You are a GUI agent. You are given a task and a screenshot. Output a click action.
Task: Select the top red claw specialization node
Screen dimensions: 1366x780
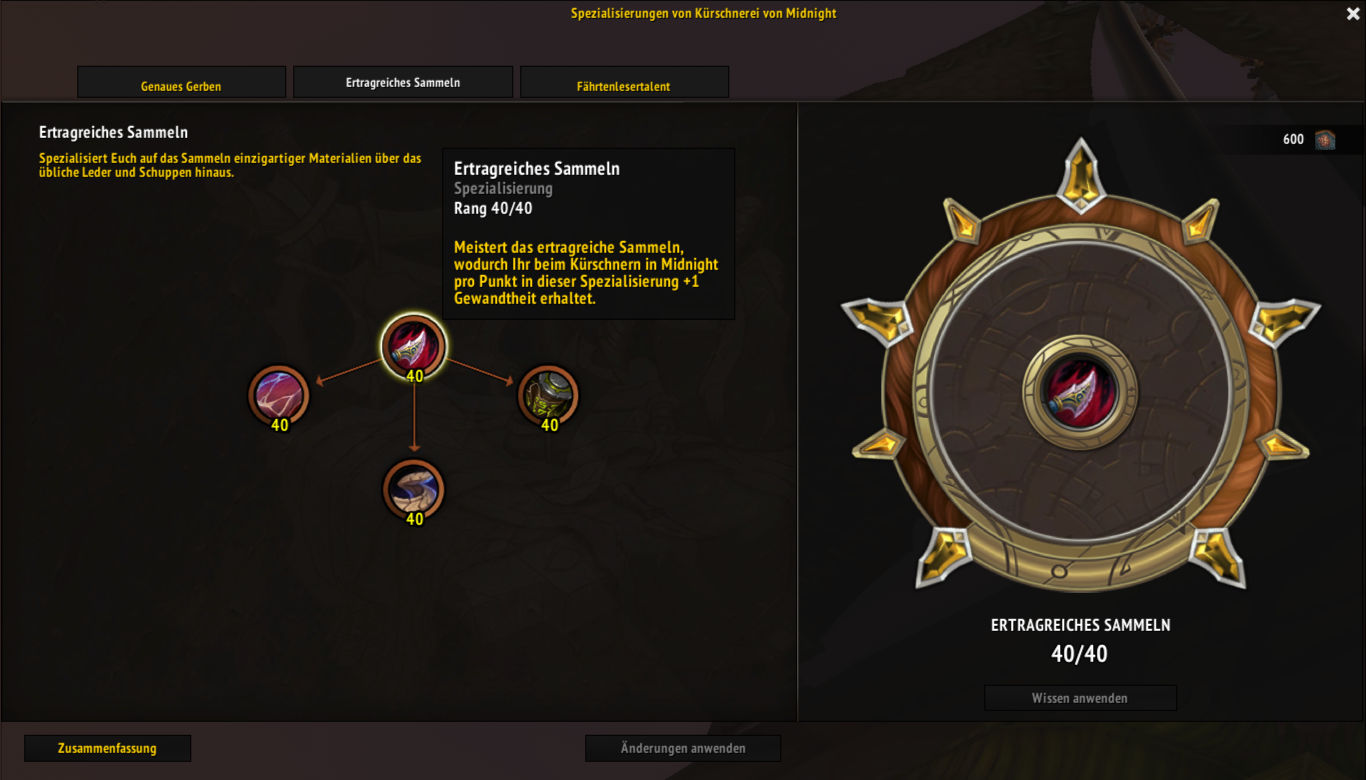pos(414,346)
